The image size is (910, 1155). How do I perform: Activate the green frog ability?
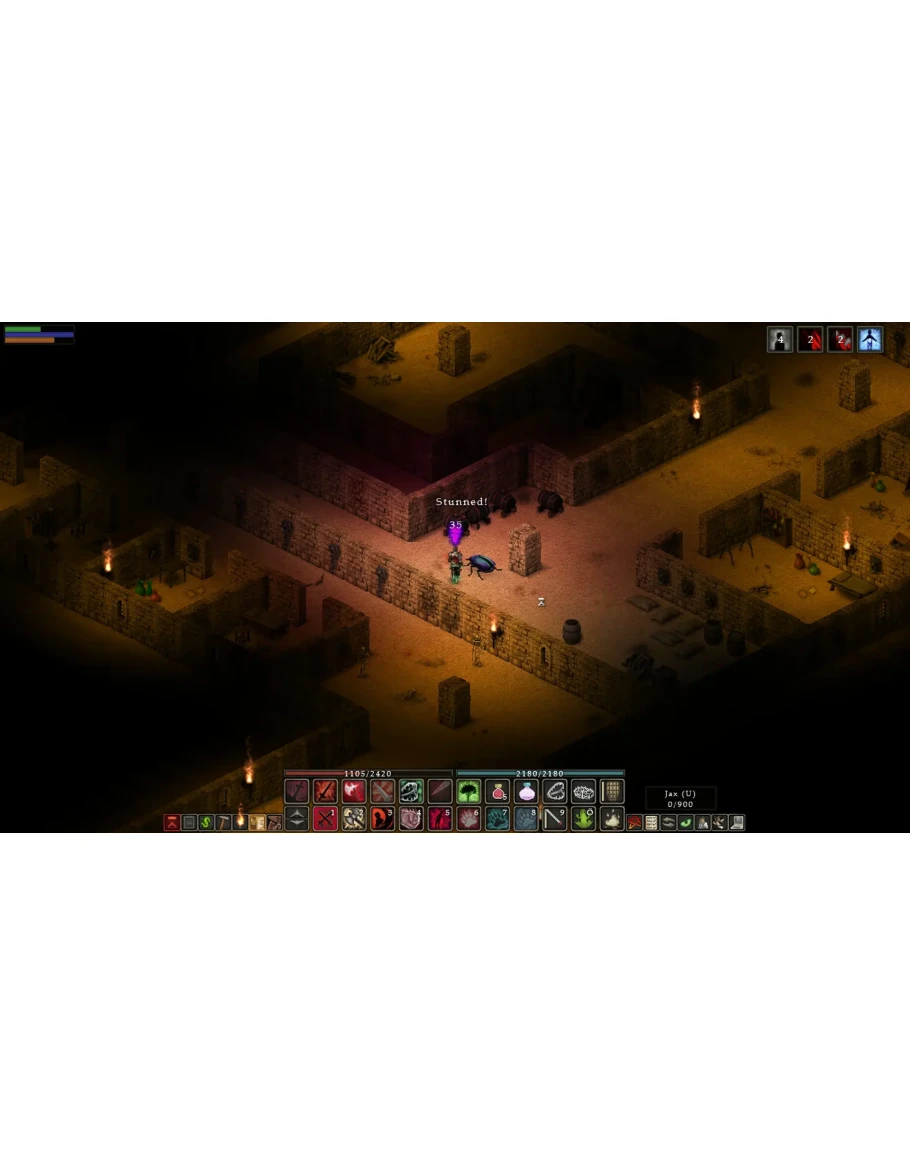click(x=583, y=819)
